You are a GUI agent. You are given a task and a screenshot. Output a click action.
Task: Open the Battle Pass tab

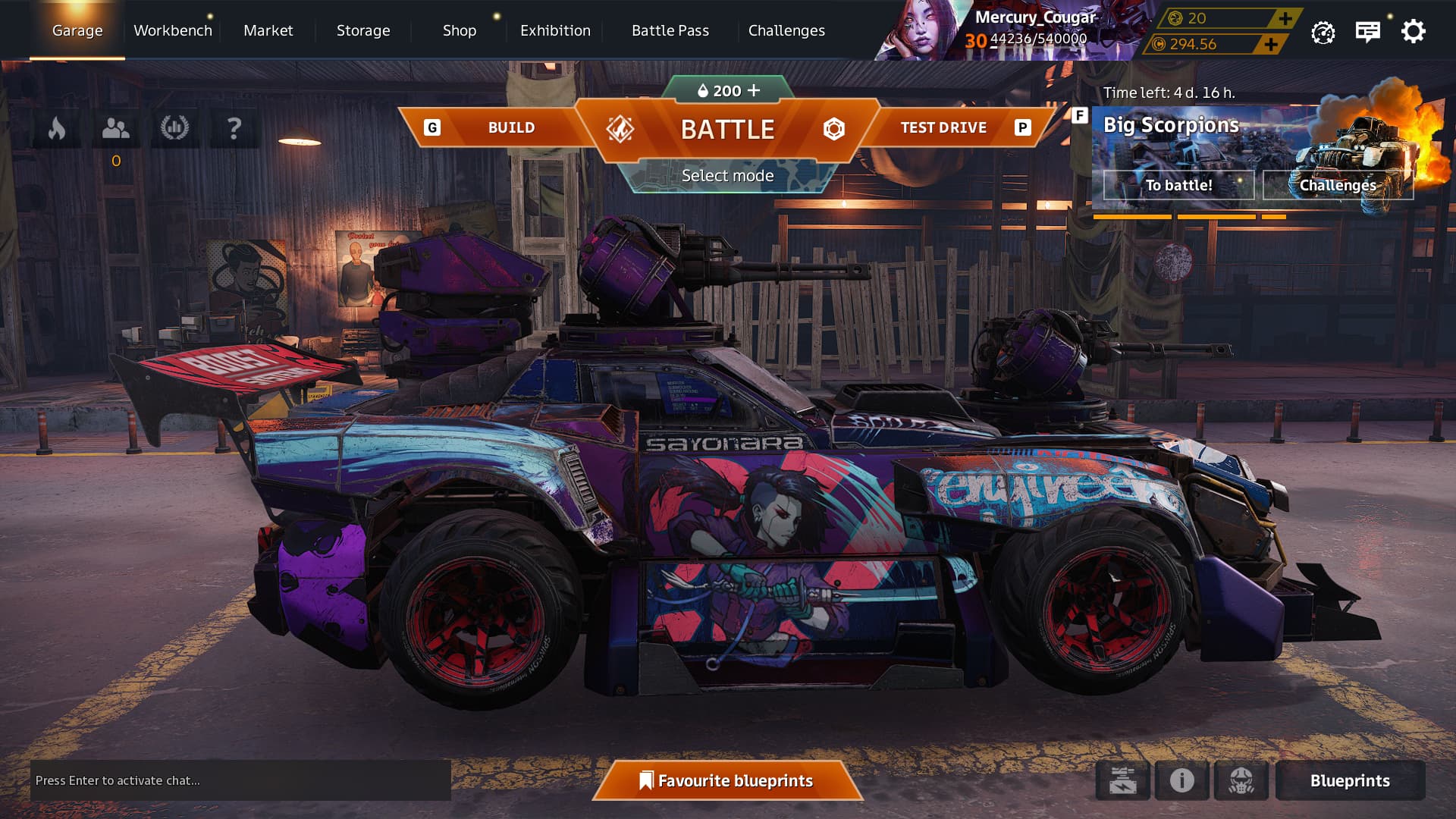670,30
